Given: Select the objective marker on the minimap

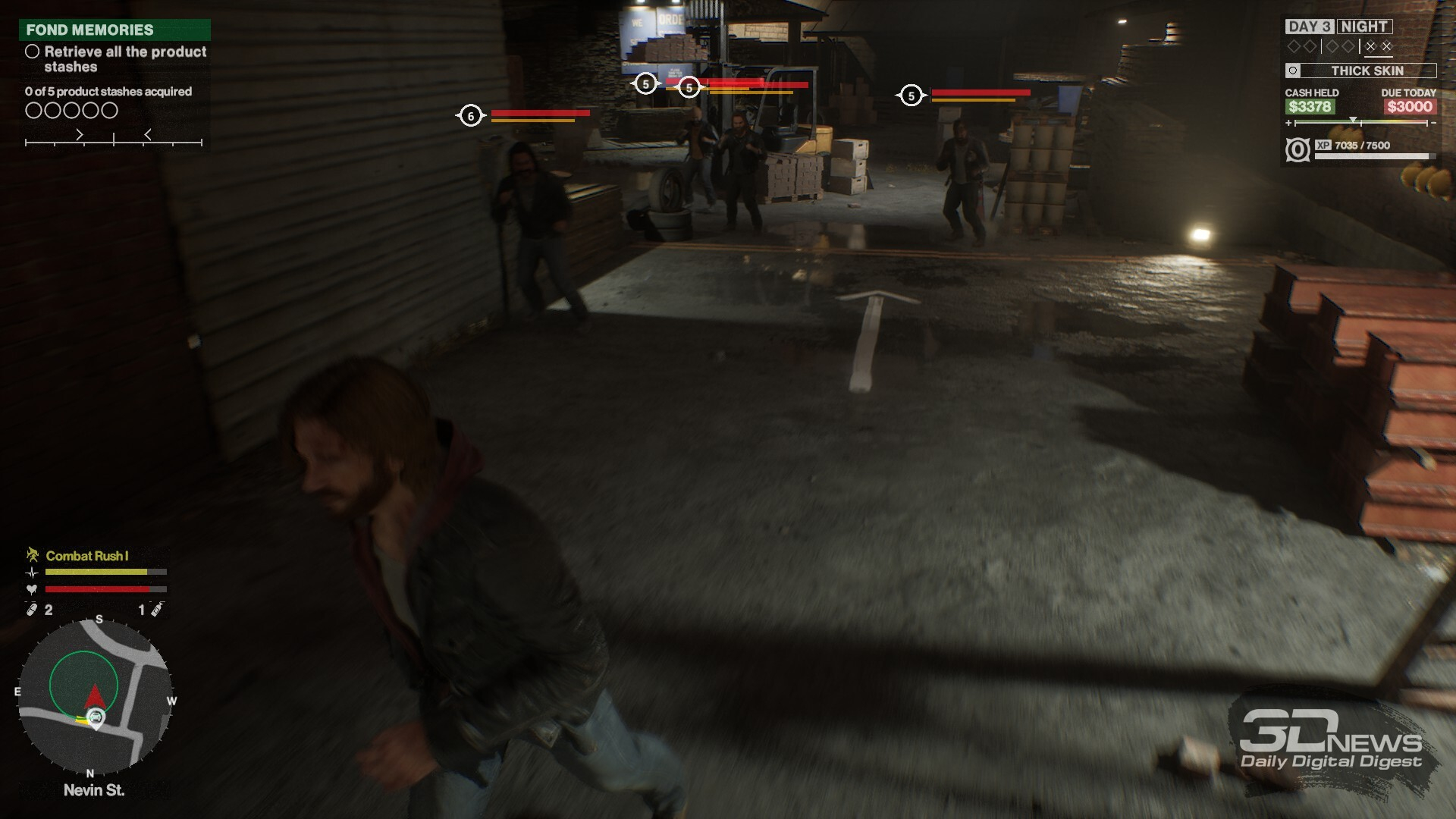Looking at the screenshot, I should coord(96,717).
